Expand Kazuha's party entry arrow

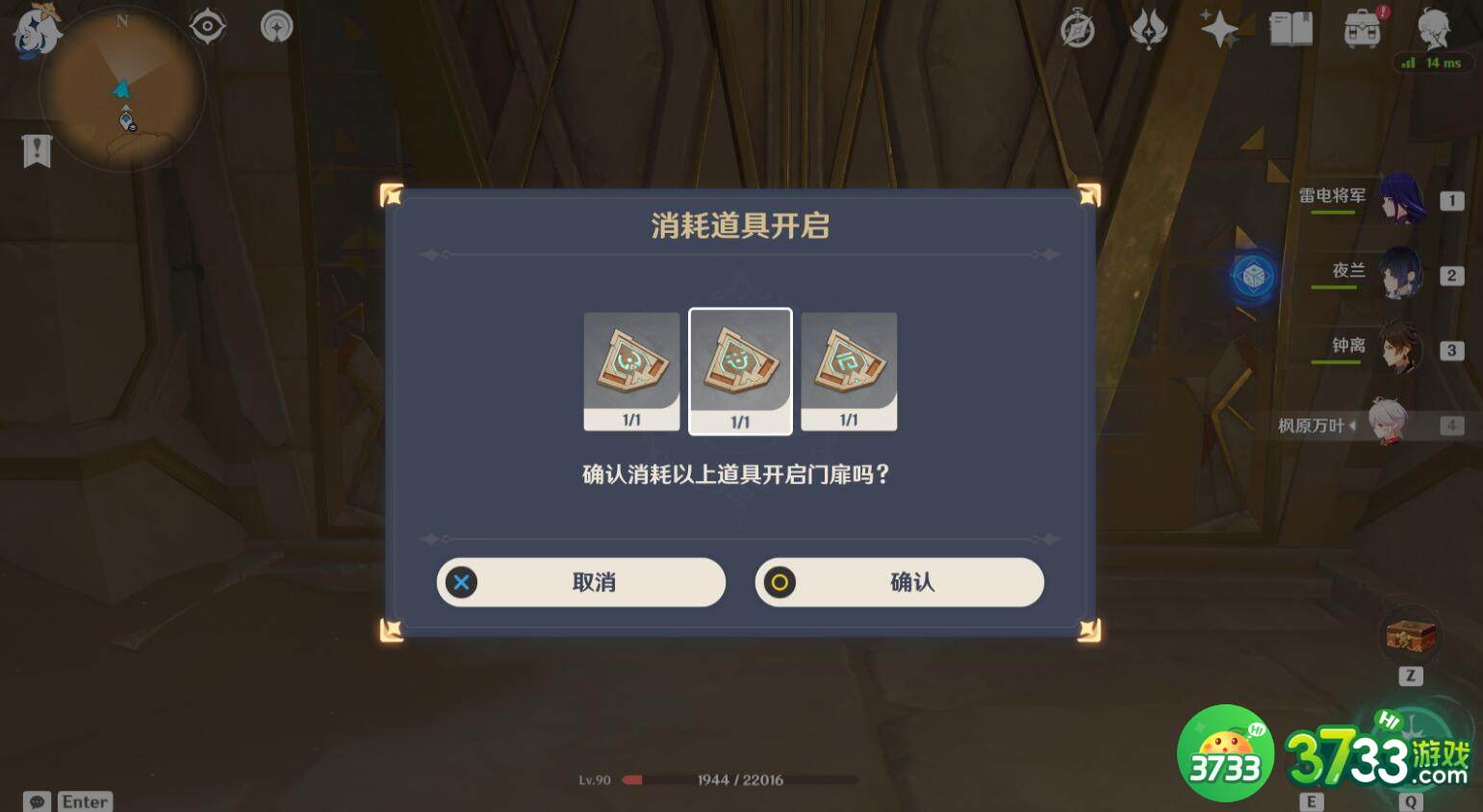click(x=1355, y=424)
